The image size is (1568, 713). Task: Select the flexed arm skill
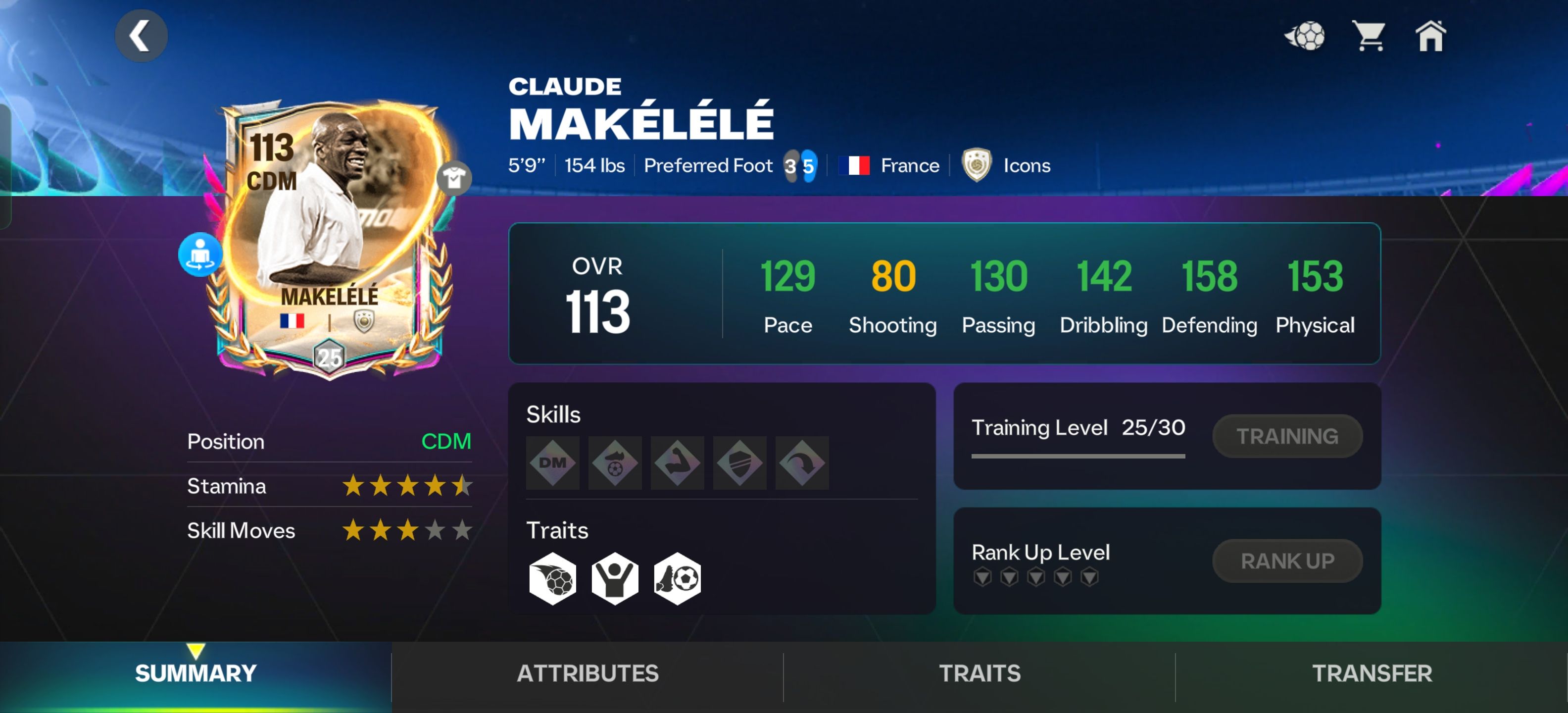(x=678, y=463)
